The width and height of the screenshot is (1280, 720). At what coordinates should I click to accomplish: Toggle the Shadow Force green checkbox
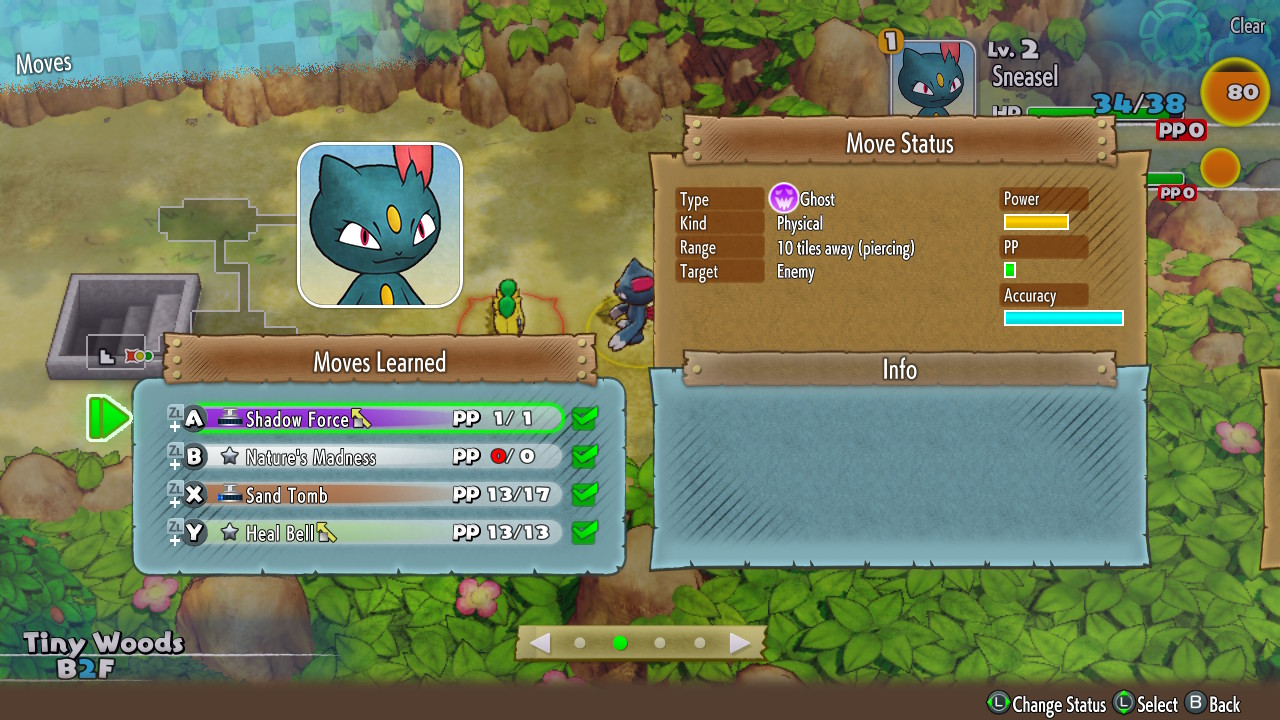coord(585,419)
